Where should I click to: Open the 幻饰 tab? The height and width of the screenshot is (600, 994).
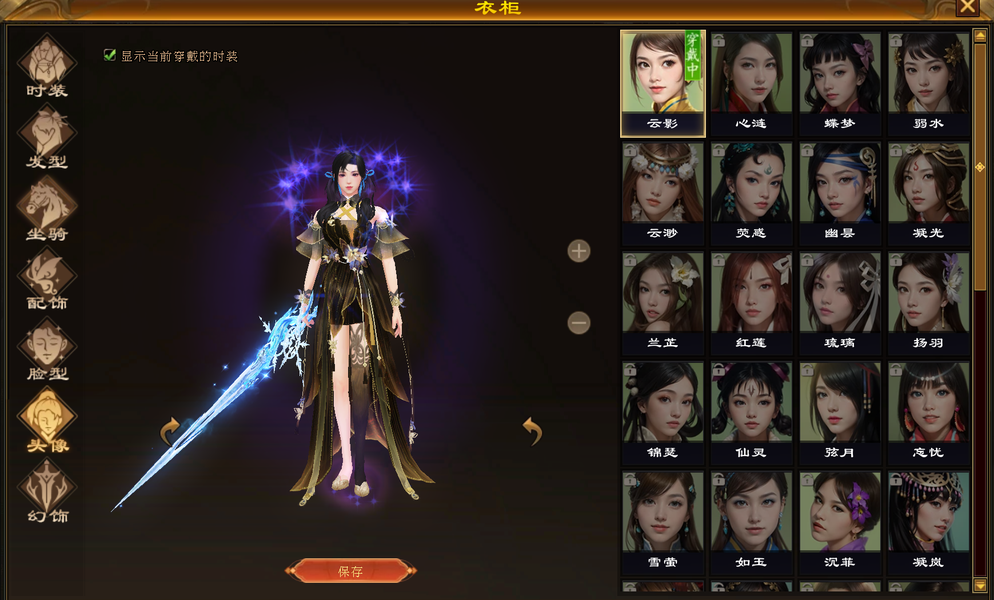(x=46, y=493)
